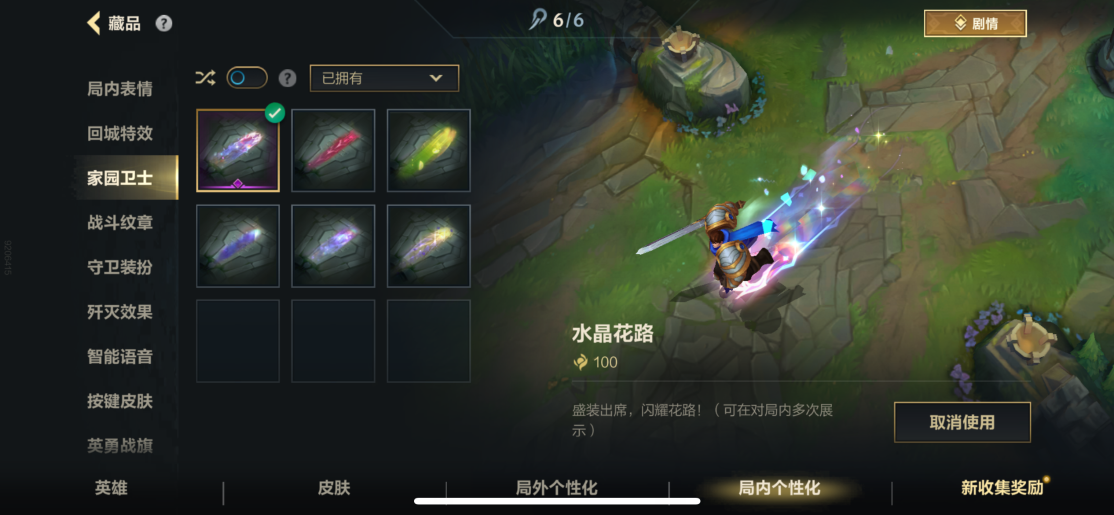This screenshot has height=515, width=1114.
Task: Pick the equipped trail with green checkmark
Action: click(238, 150)
